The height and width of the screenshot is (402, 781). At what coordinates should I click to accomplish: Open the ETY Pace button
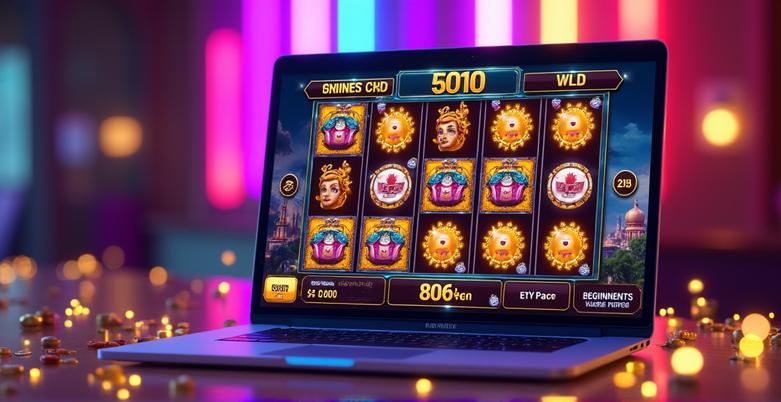[530, 296]
